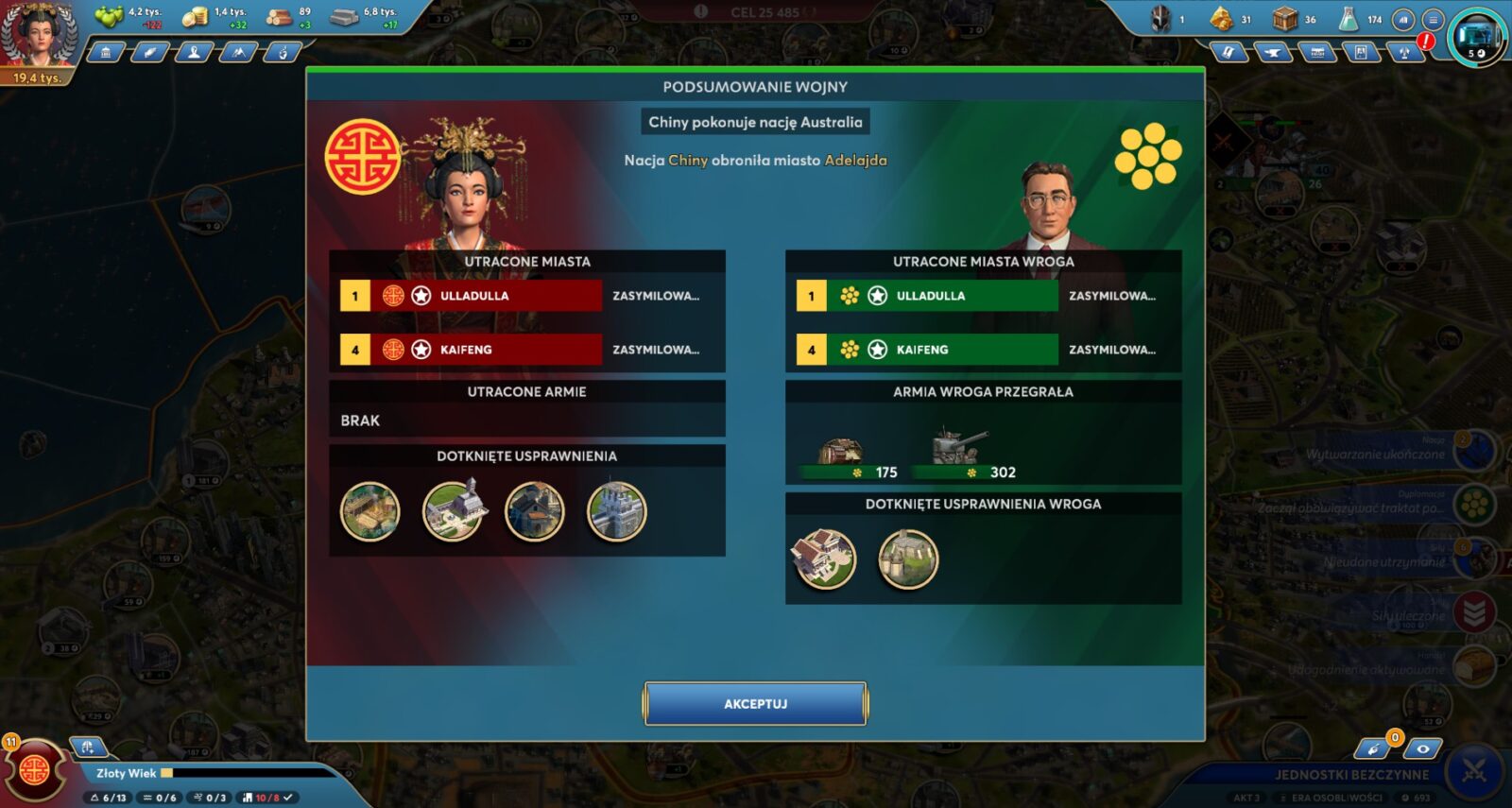Click the anvil production toolbar button

(1272, 53)
